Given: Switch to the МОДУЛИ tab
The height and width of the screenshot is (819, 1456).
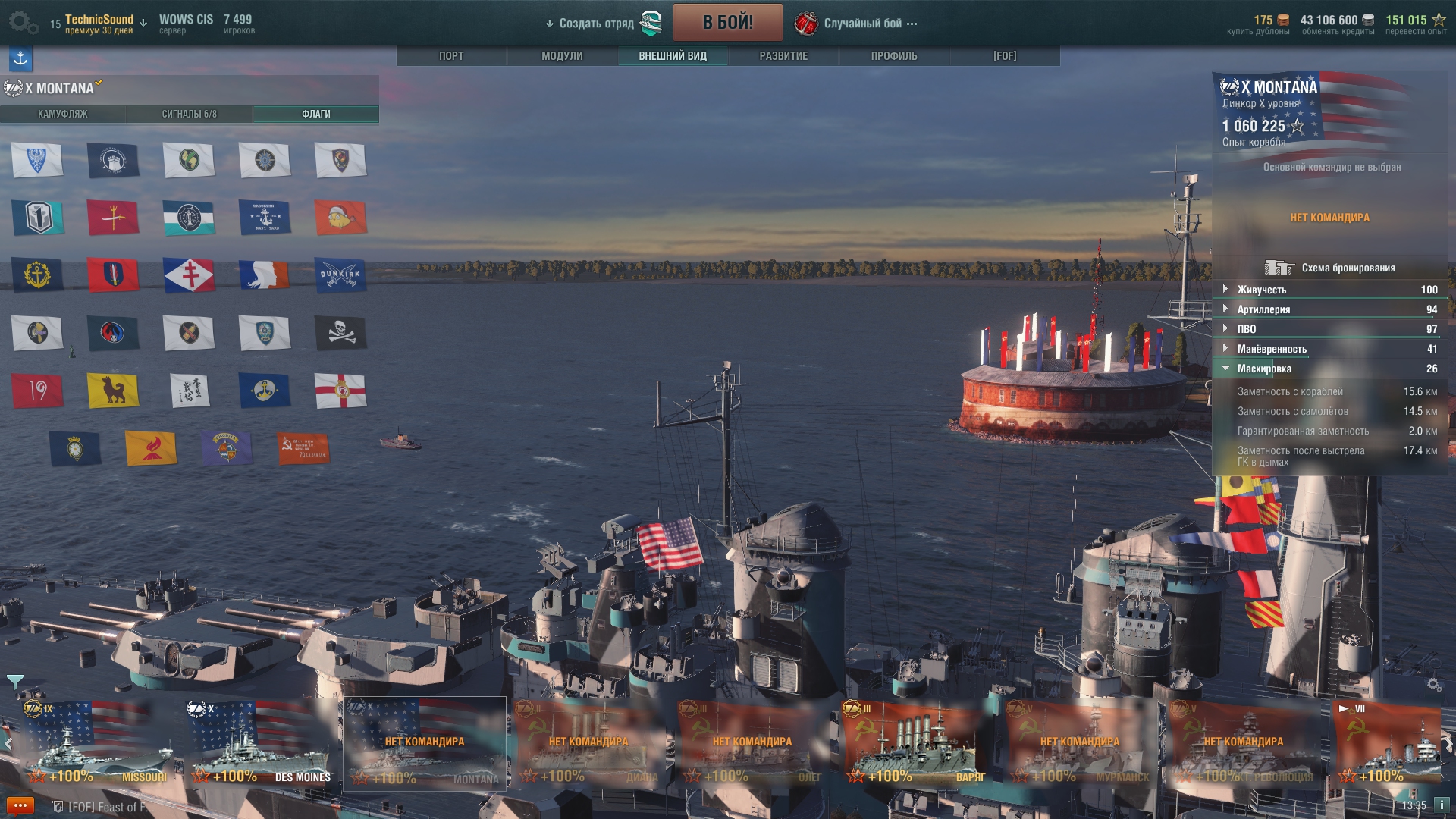Looking at the screenshot, I should [562, 56].
